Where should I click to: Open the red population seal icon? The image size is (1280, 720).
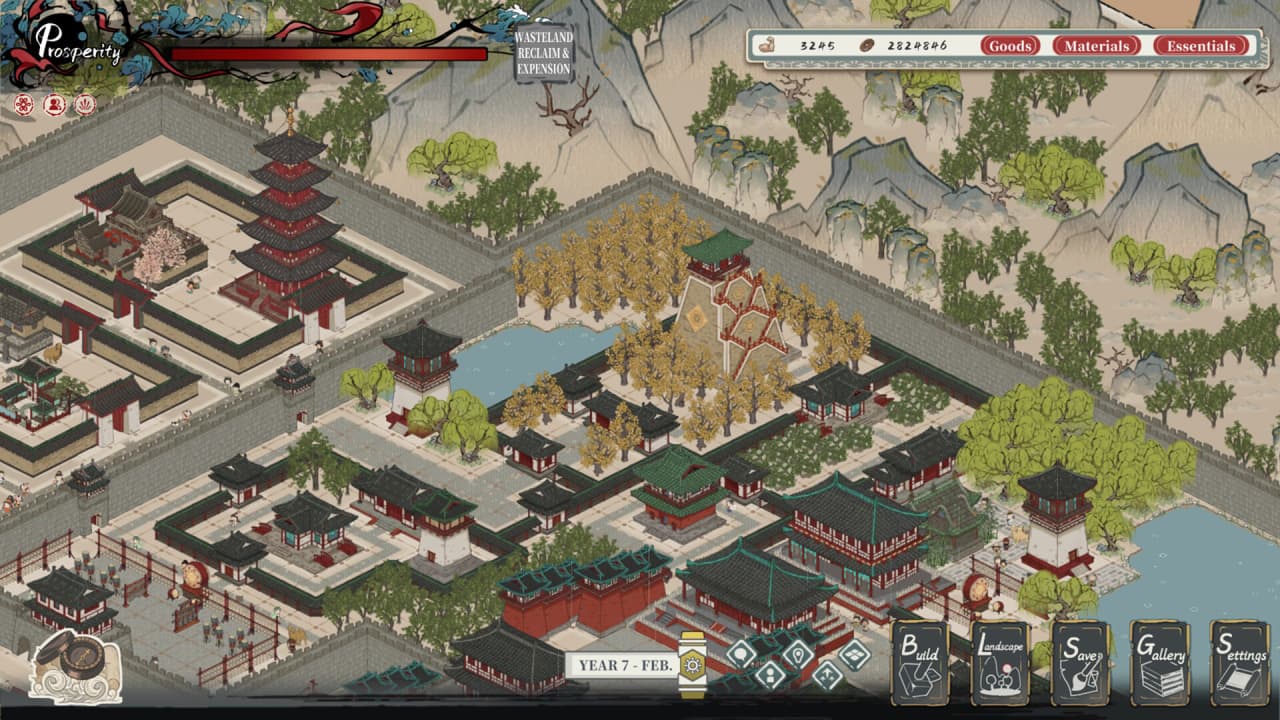[55, 104]
